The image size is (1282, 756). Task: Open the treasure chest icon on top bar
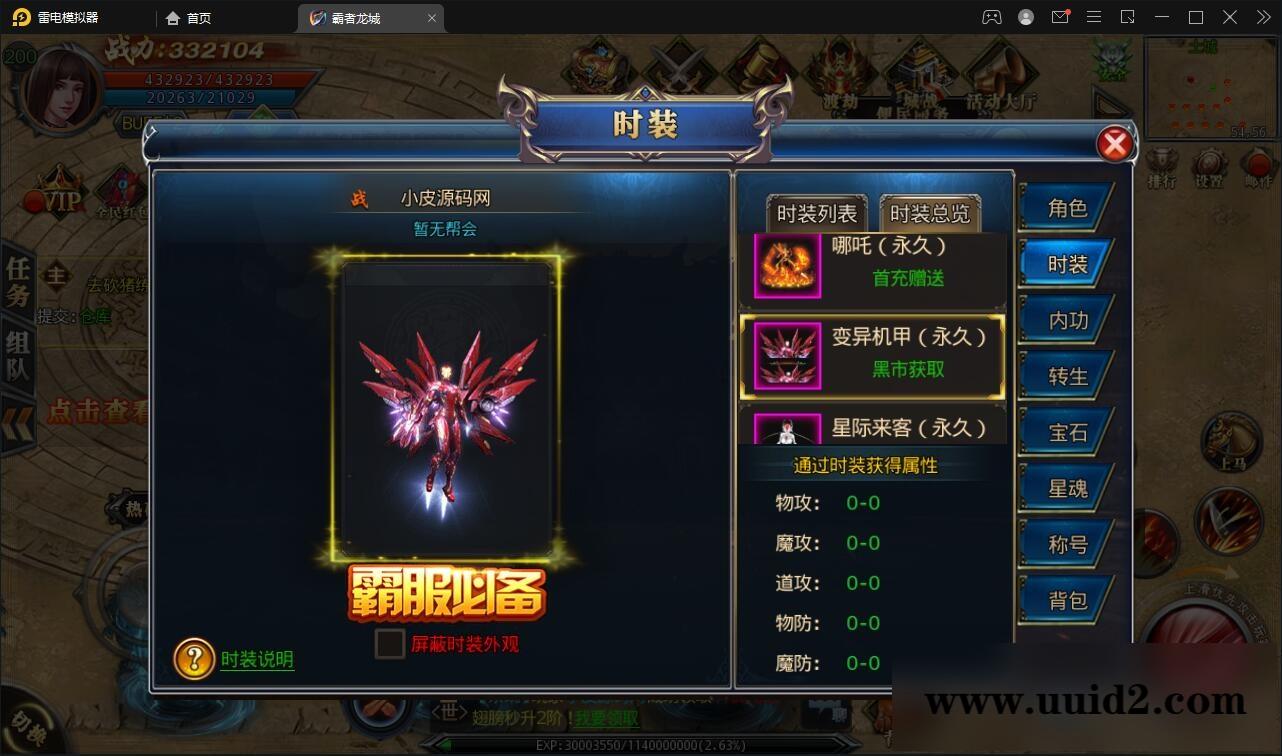598,65
